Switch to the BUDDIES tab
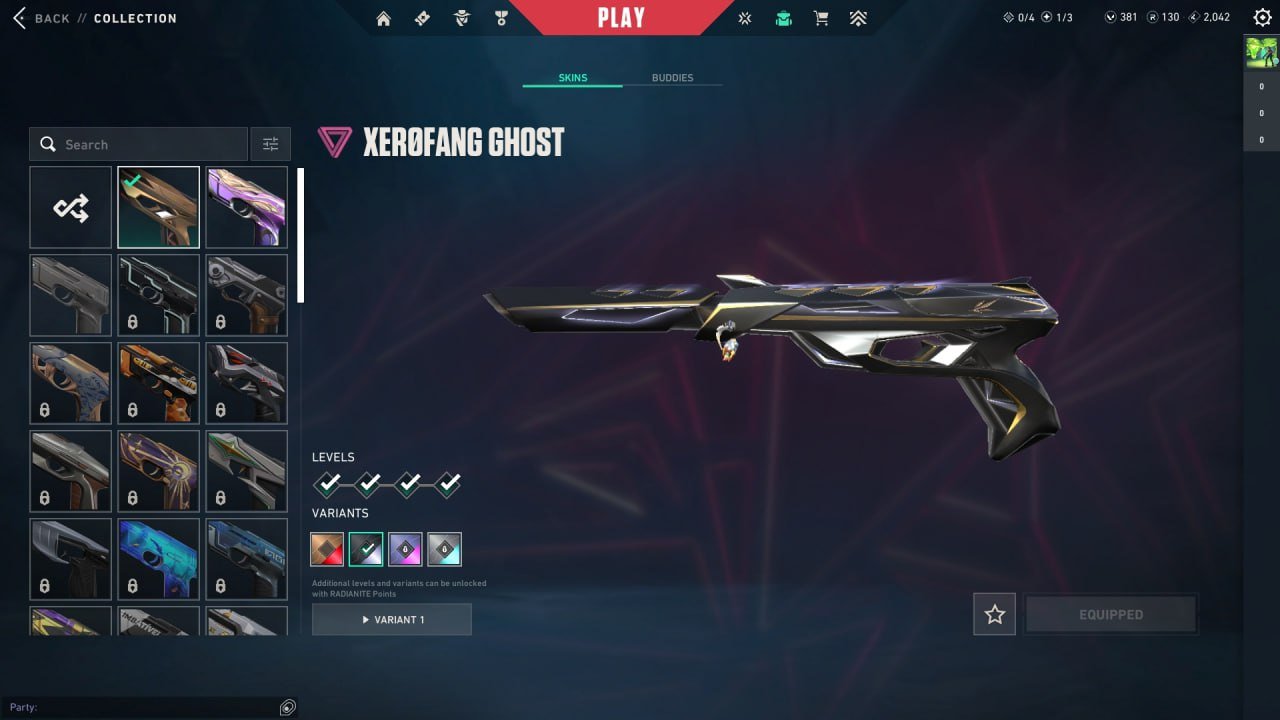 [674, 77]
